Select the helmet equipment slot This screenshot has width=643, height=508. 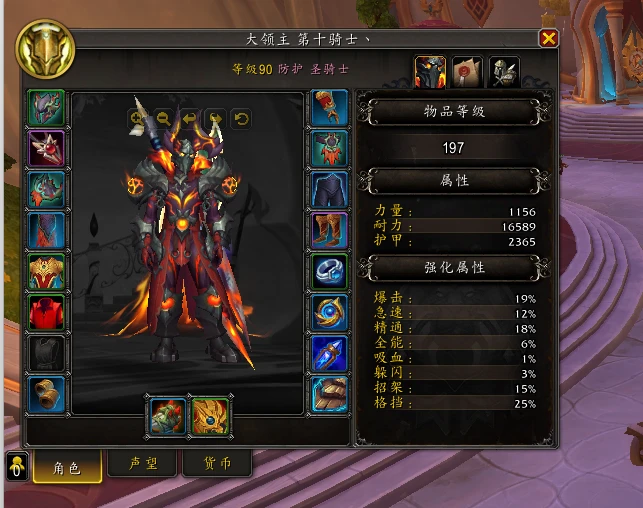(x=46, y=107)
